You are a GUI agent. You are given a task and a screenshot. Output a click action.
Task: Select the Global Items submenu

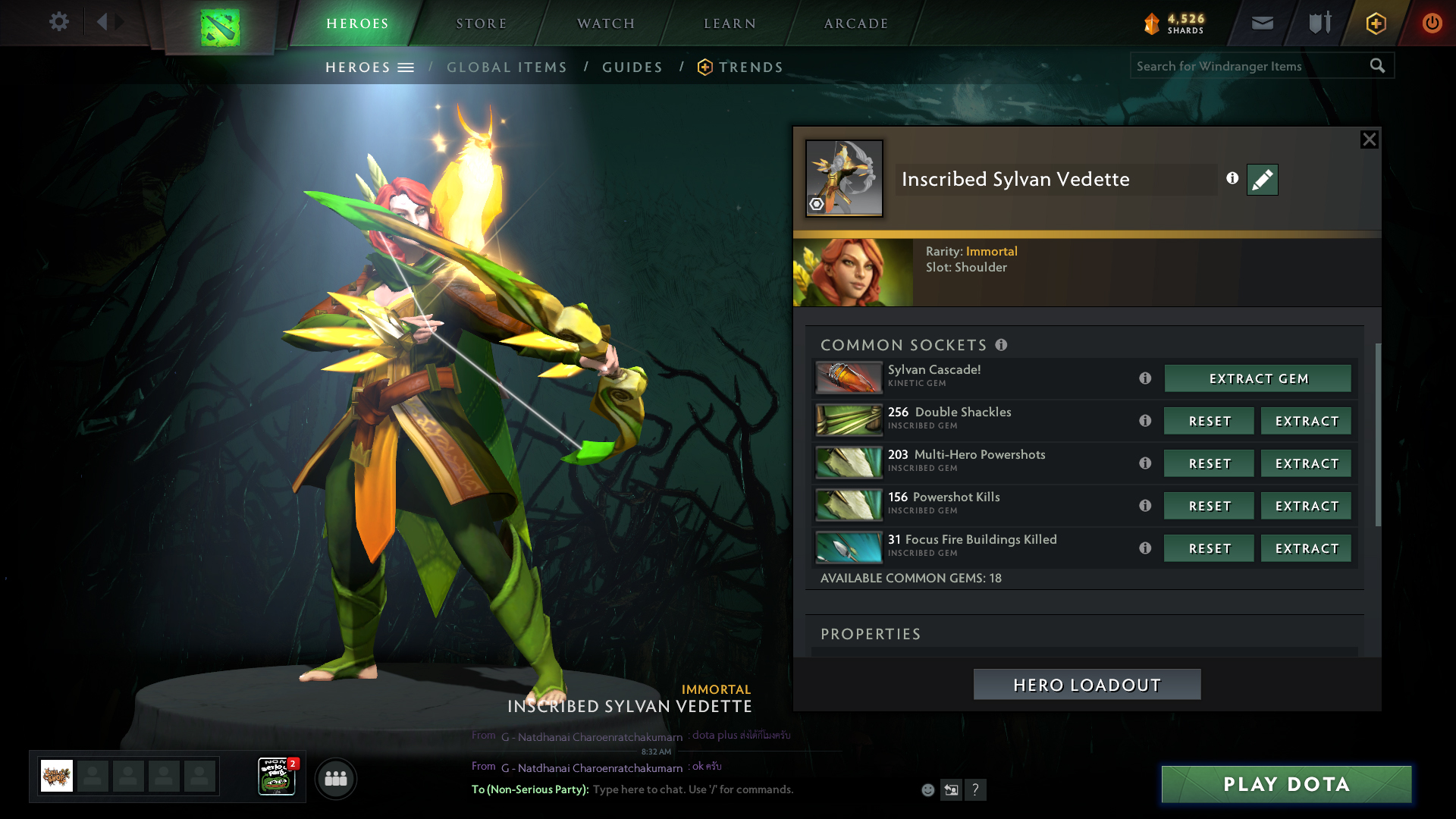pos(507,67)
